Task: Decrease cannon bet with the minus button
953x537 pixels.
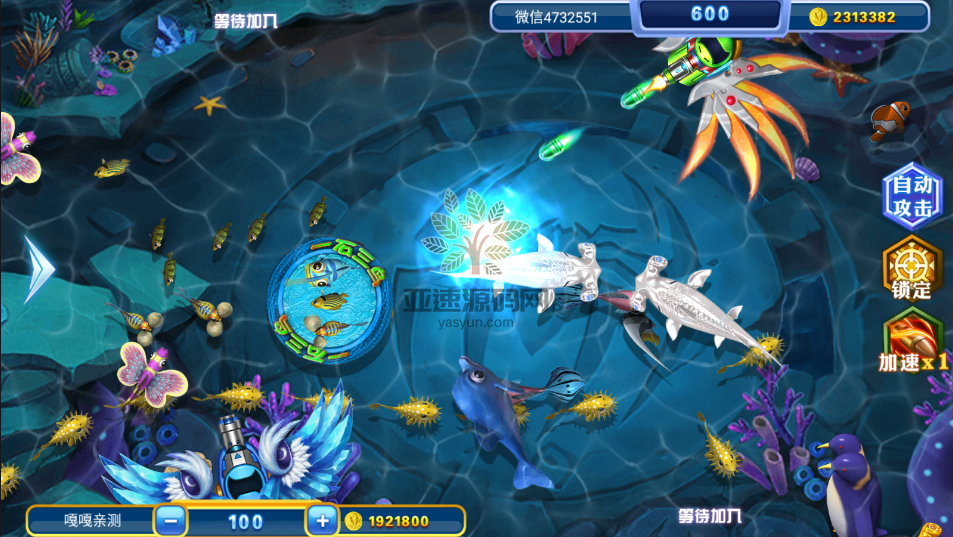Action: click(x=171, y=521)
